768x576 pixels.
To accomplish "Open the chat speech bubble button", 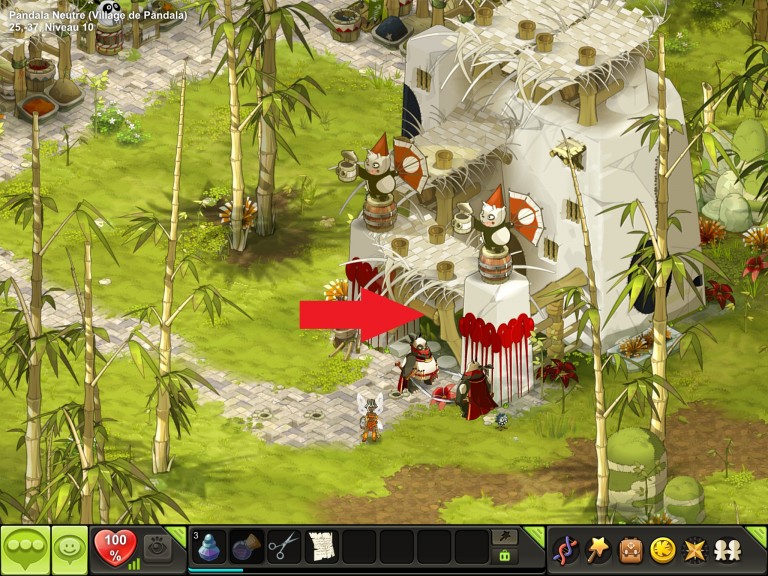I will 25,549.
